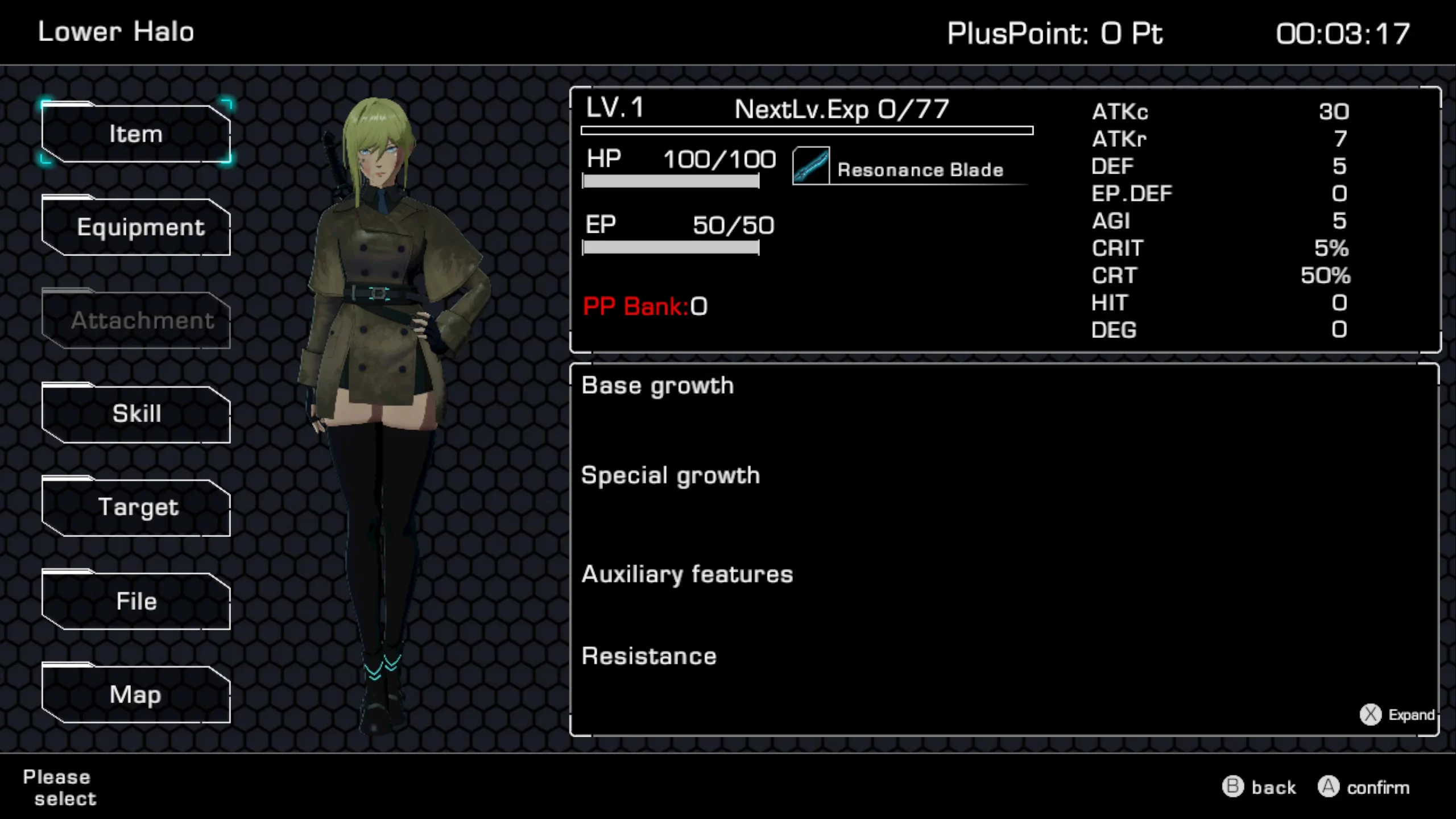Screen dimensions: 1456x819
Task: Open the Auxiliary features section
Action: tap(687, 574)
